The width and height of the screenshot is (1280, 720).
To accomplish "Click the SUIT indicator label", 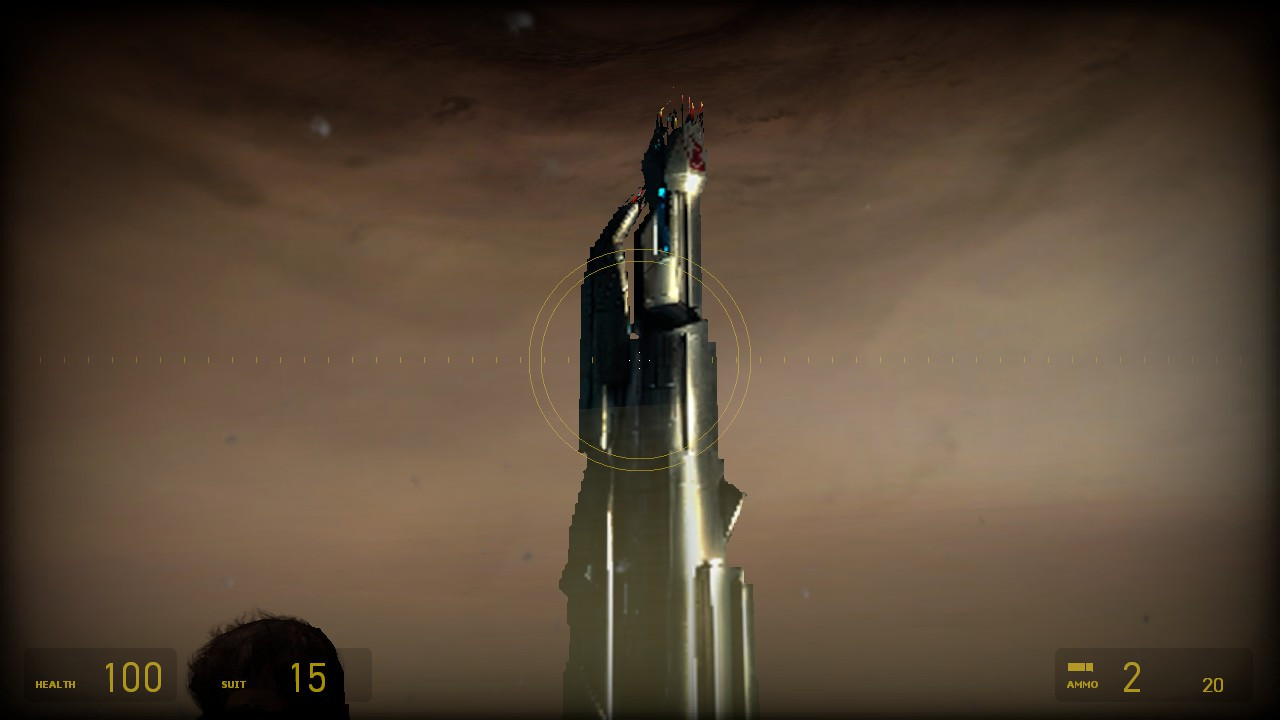I will [x=233, y=684].
